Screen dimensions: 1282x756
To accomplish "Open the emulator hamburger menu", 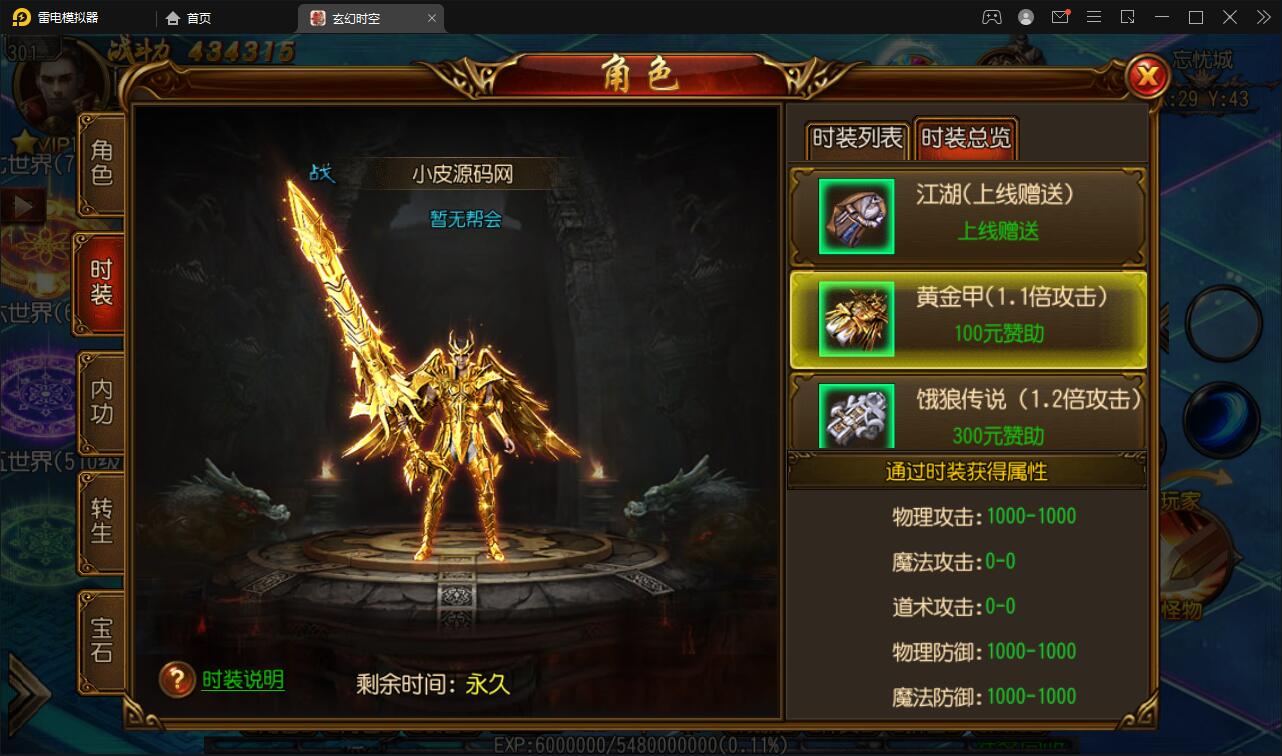I will click(x=1094, y=17).
